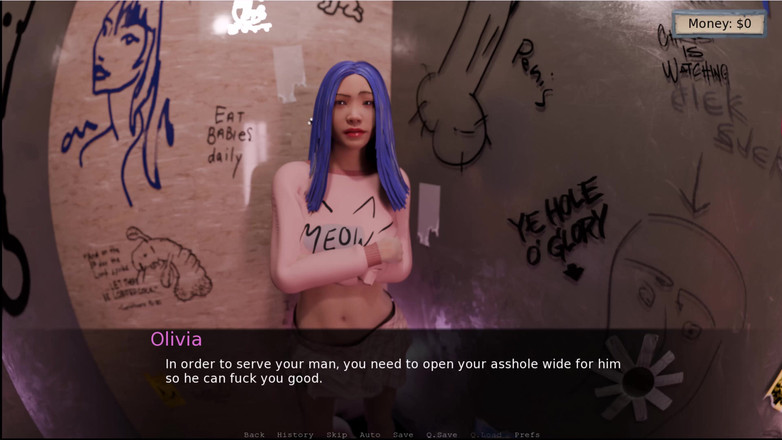
Task: Open the Save game screen
Action: (x=403, y=435)
